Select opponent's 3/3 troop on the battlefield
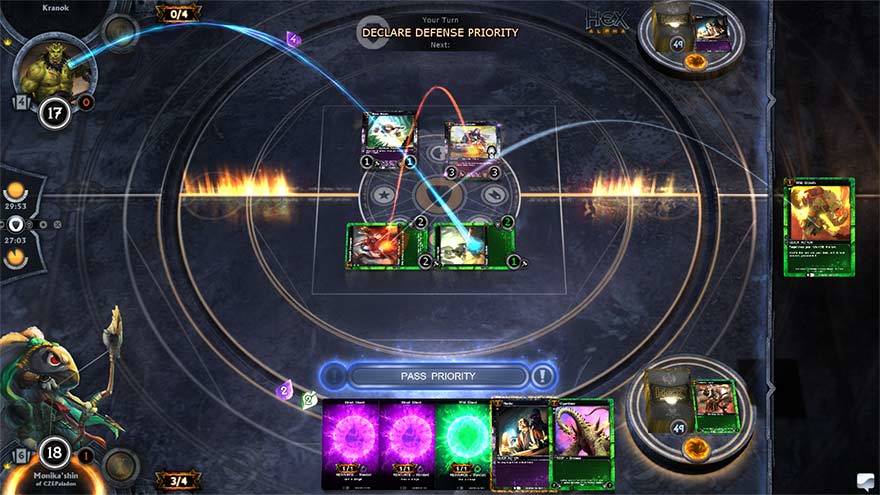Screen dimensions: 880x495 pyautogui.click(x=470, y=142)
